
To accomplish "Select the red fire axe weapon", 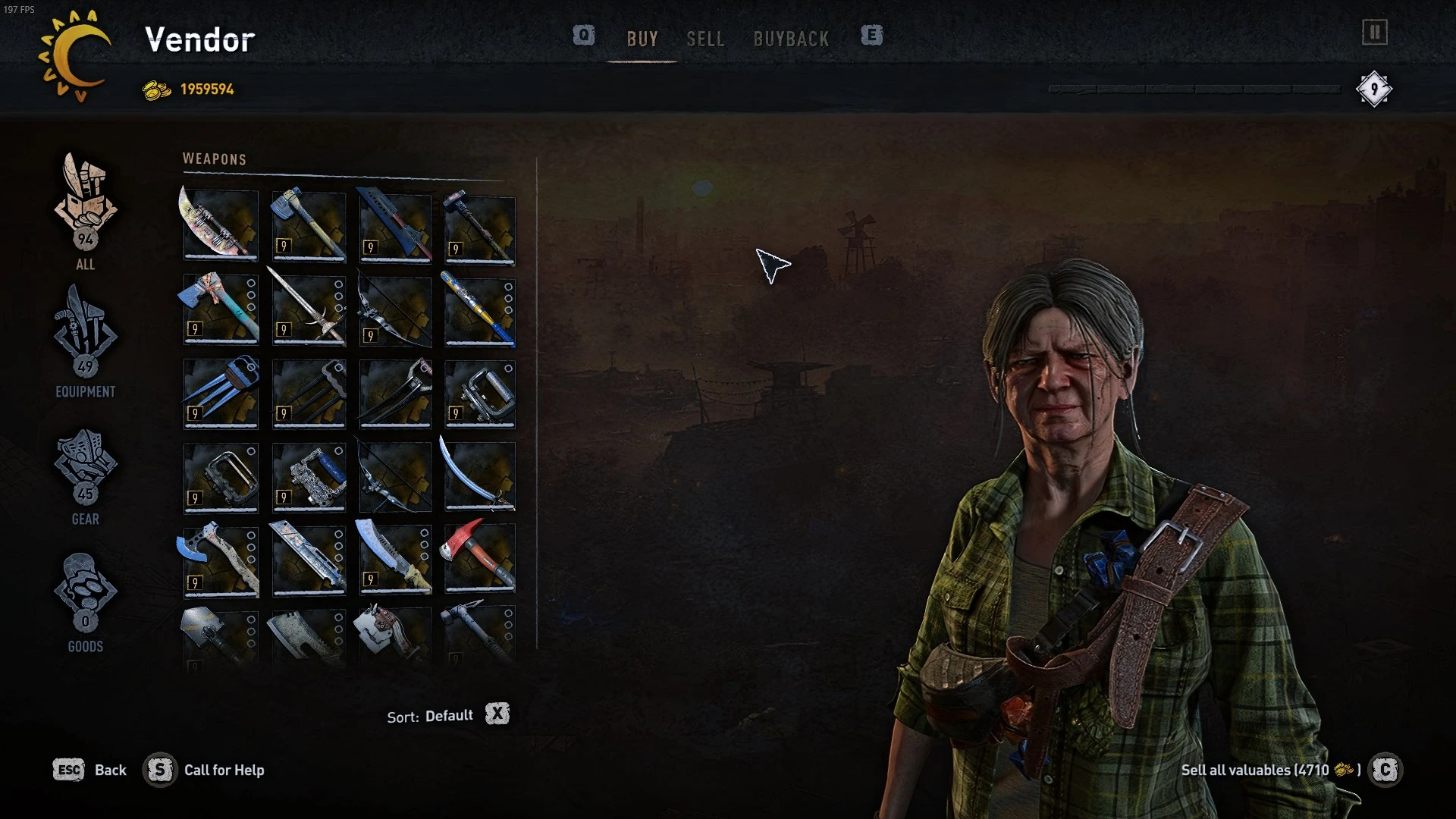I will tap(479, 558).
